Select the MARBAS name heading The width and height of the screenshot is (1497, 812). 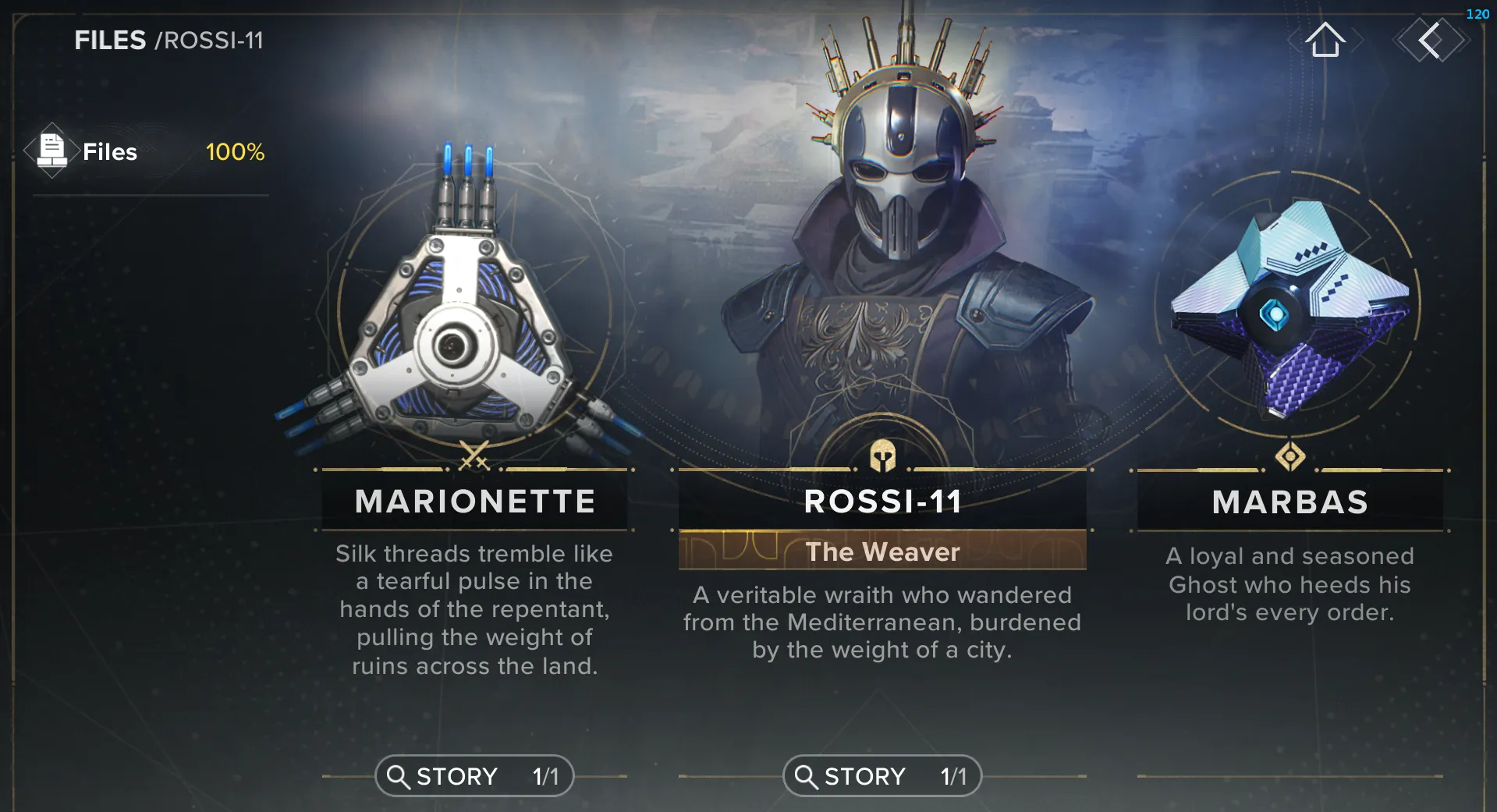tap(1289, 502)
